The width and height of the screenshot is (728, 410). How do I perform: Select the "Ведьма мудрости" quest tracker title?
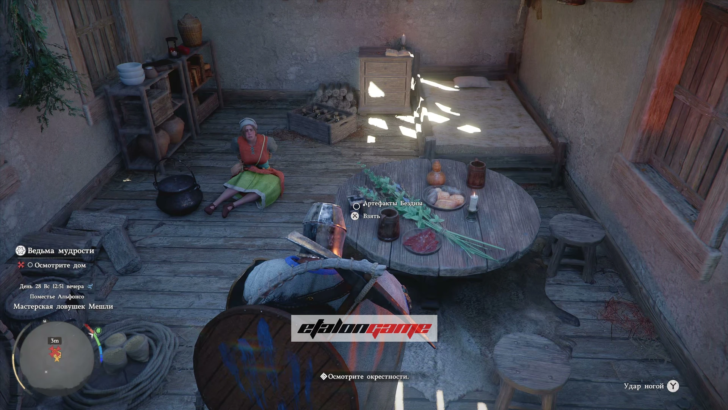(60, 250)
